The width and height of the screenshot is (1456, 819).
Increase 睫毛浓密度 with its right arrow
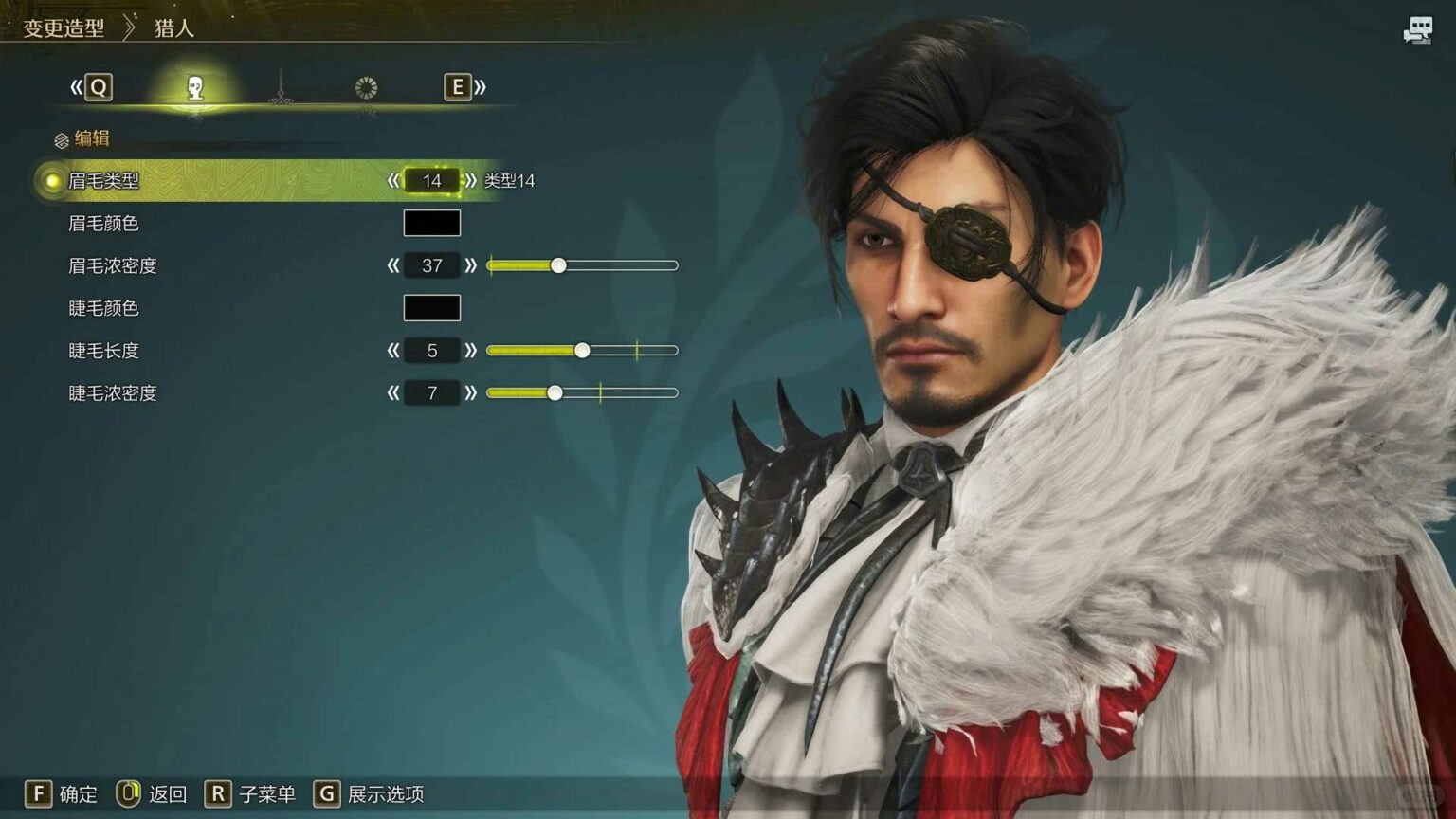coord(471,392)
